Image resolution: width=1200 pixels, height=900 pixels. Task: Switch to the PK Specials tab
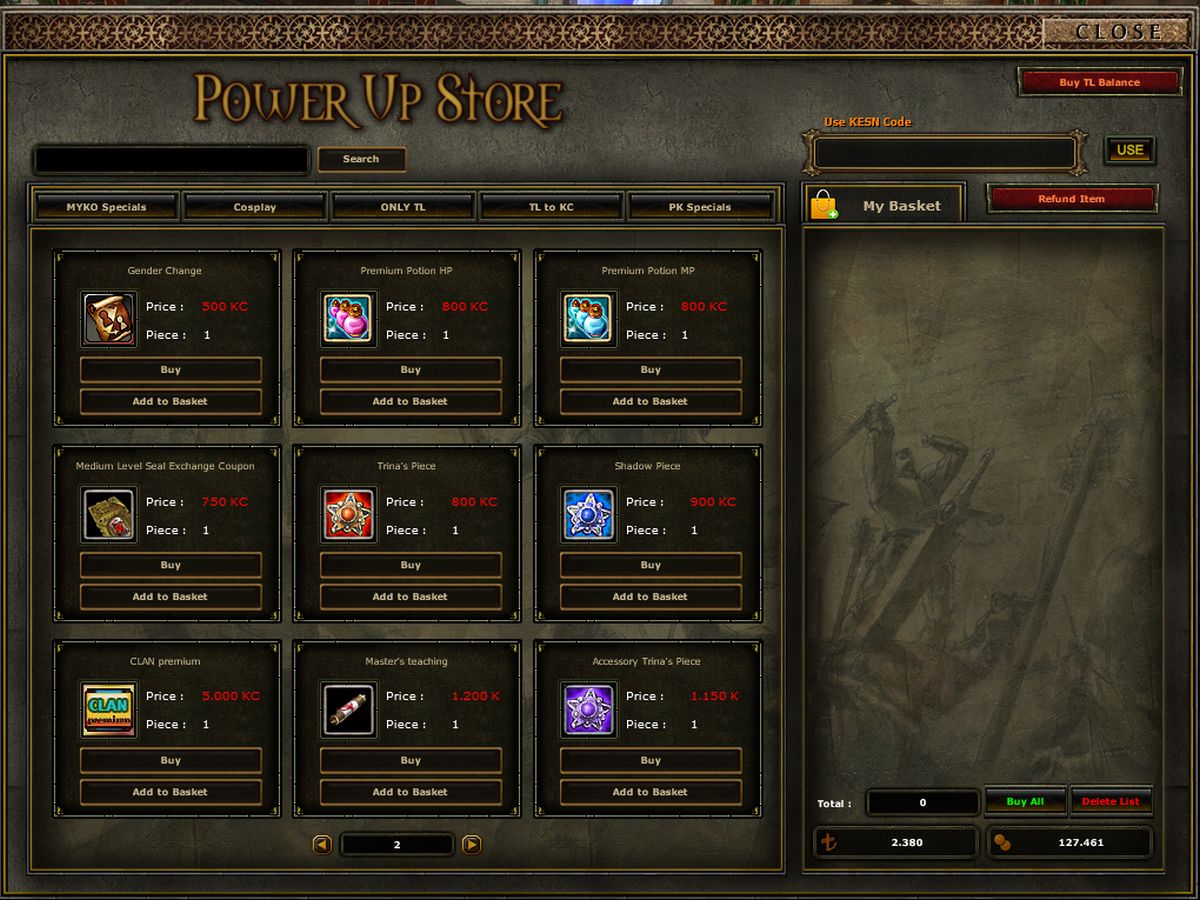(x=700, y=207)
